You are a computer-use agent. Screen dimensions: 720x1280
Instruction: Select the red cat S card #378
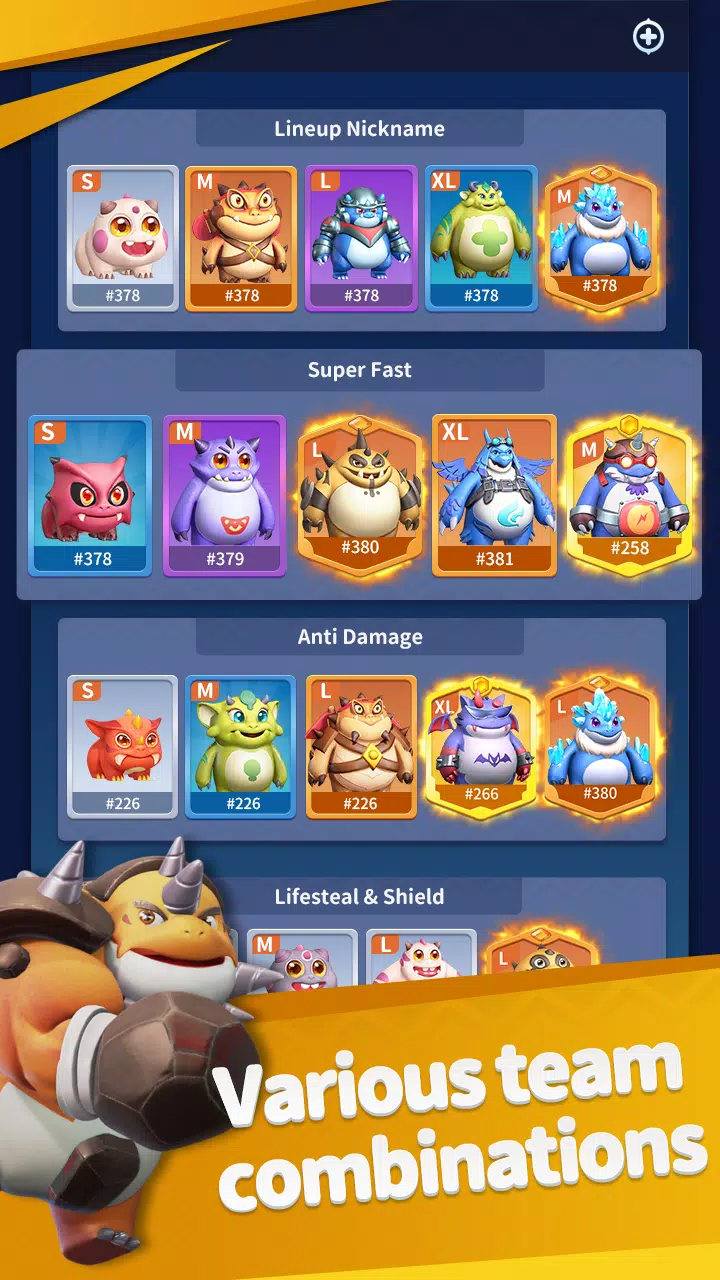[90, 495]
